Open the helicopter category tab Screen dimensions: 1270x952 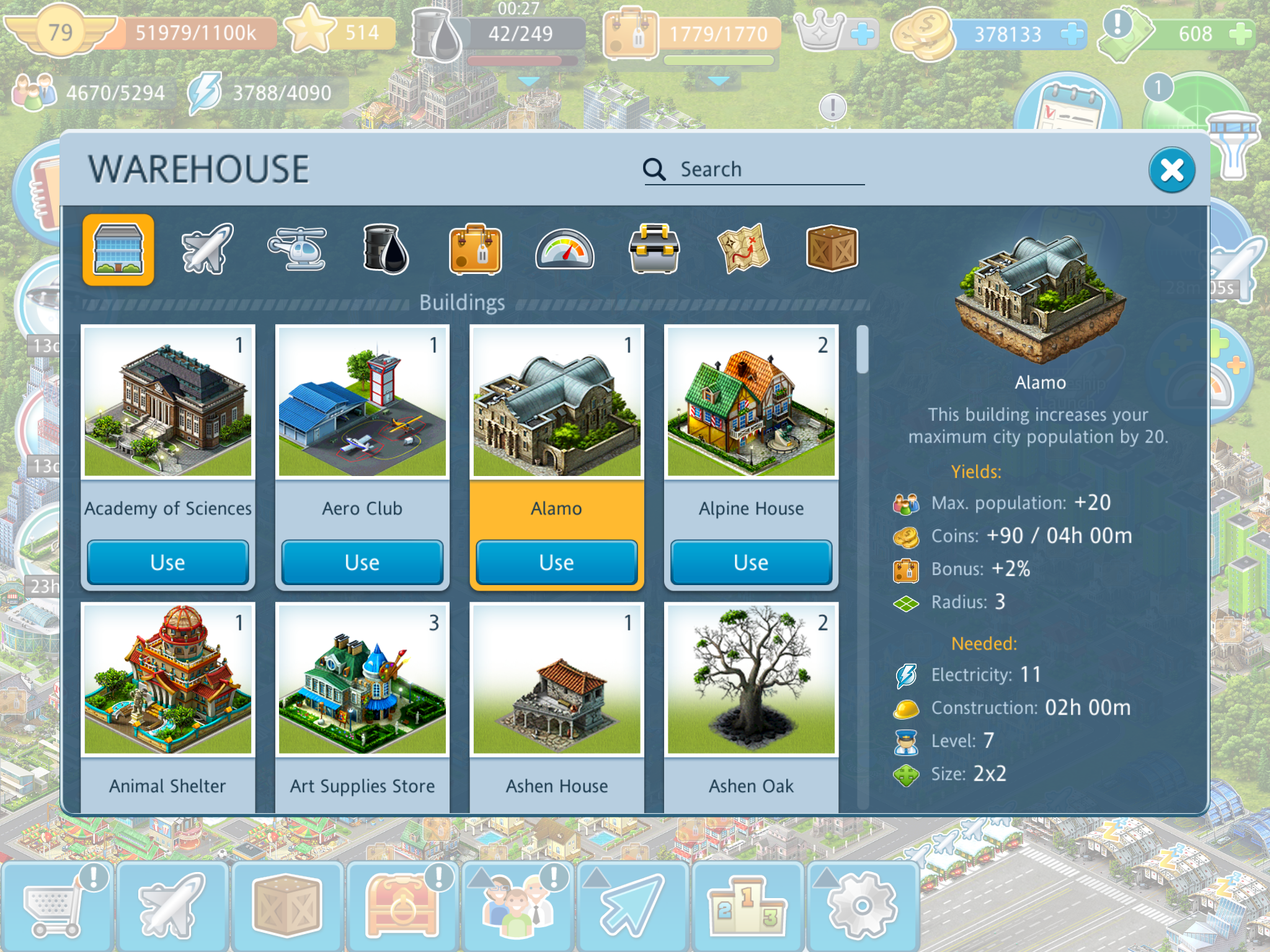pos(298,249)
